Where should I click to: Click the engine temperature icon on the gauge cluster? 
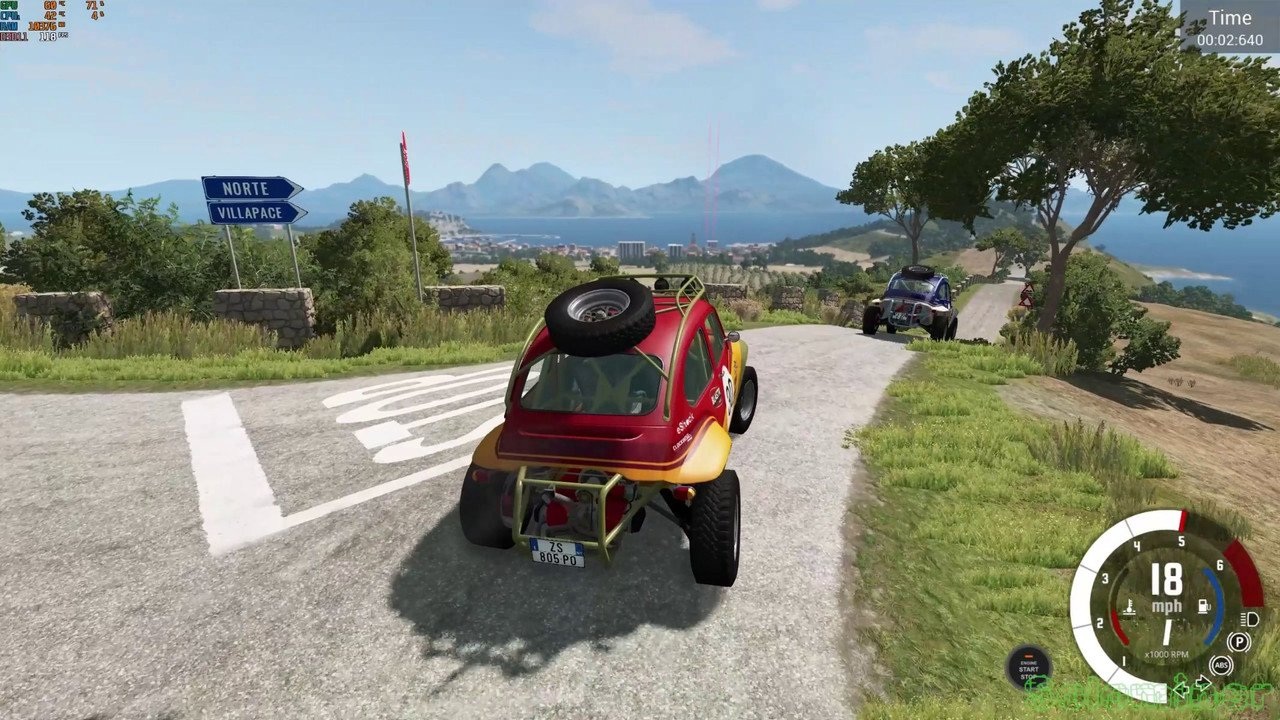tap(1129, 607)
